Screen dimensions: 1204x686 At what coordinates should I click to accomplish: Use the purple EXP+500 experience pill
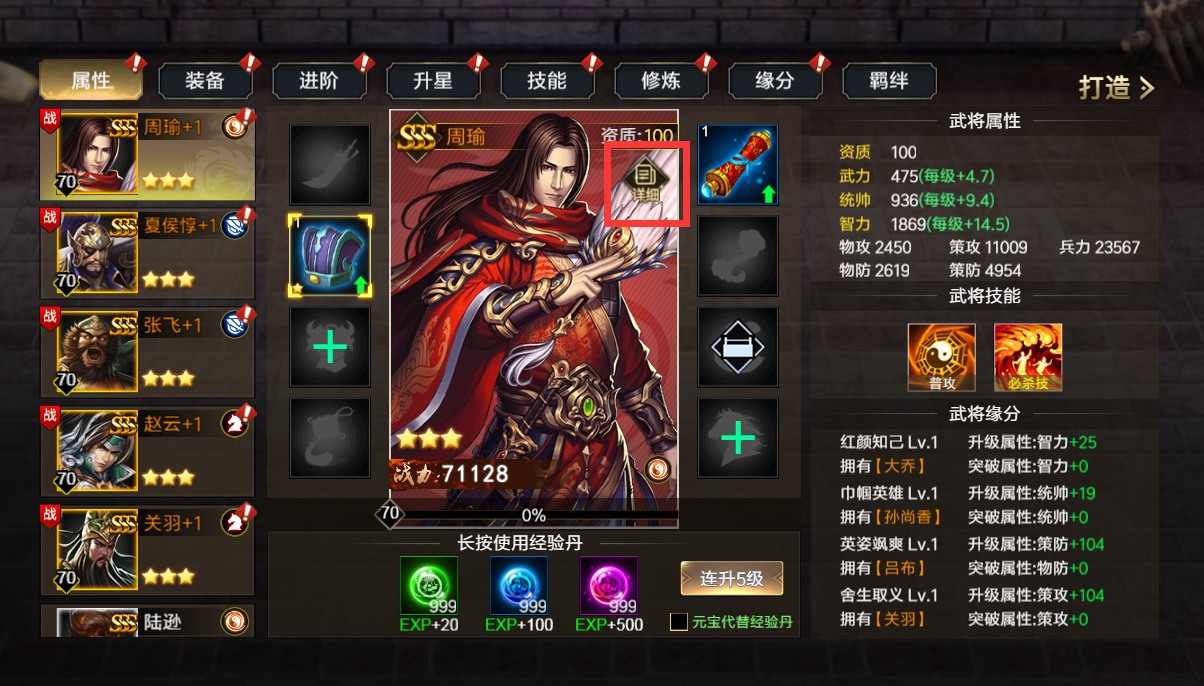(x=609, y=586)
